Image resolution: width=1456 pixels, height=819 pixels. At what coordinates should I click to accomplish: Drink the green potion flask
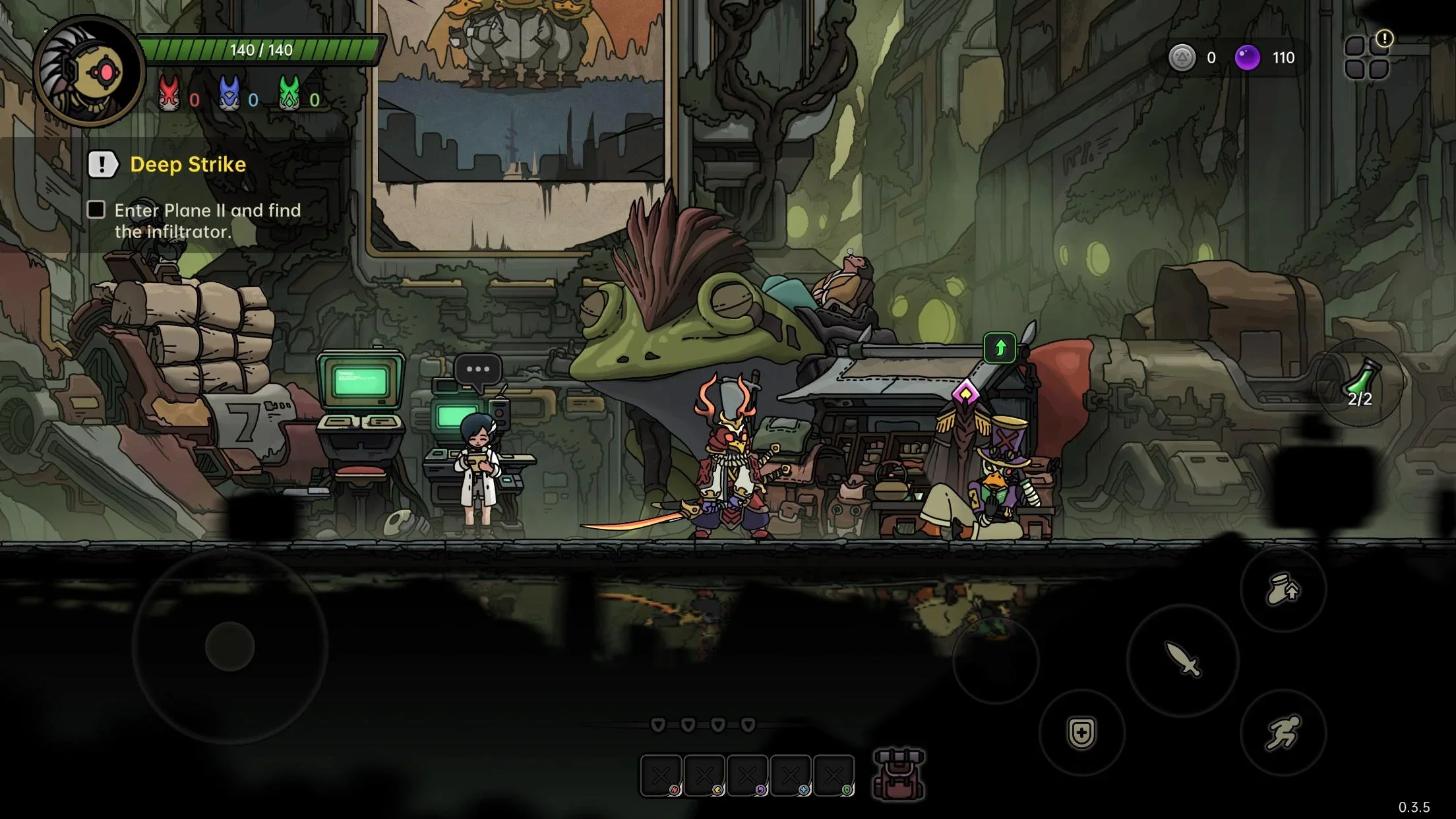pos(1360,383)
